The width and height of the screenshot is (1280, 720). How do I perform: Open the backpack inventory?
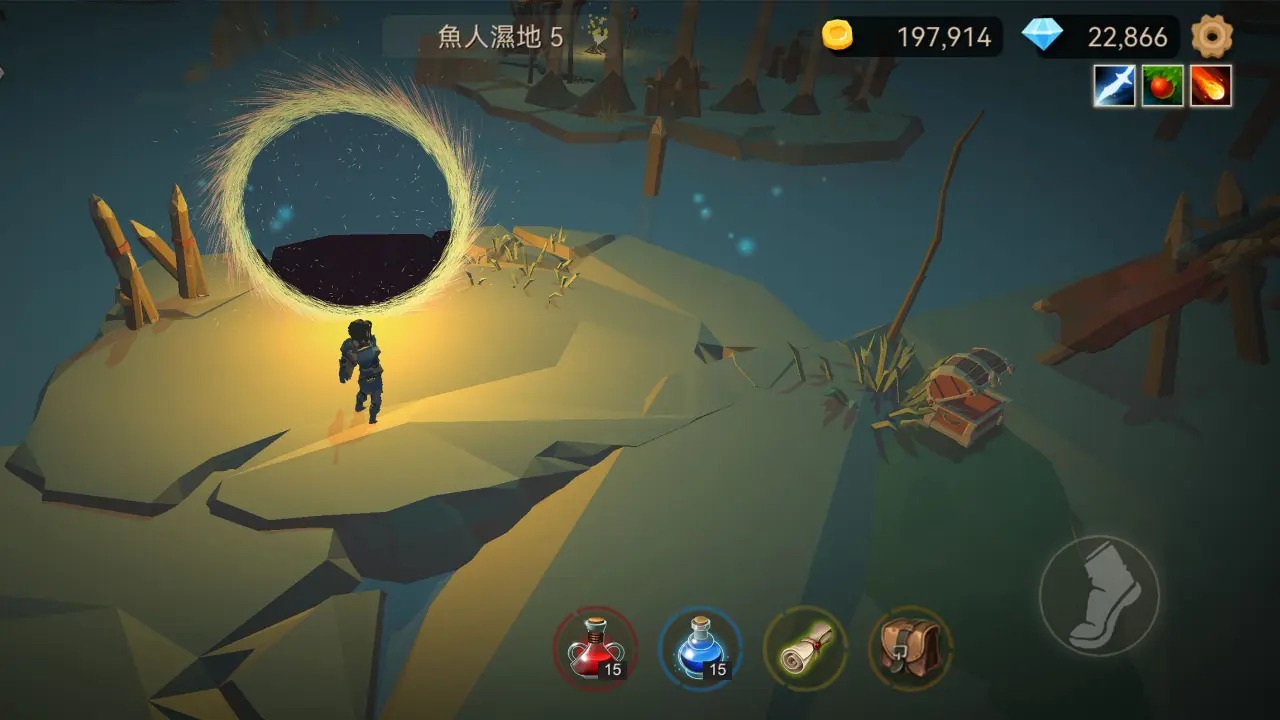[908, 648]
